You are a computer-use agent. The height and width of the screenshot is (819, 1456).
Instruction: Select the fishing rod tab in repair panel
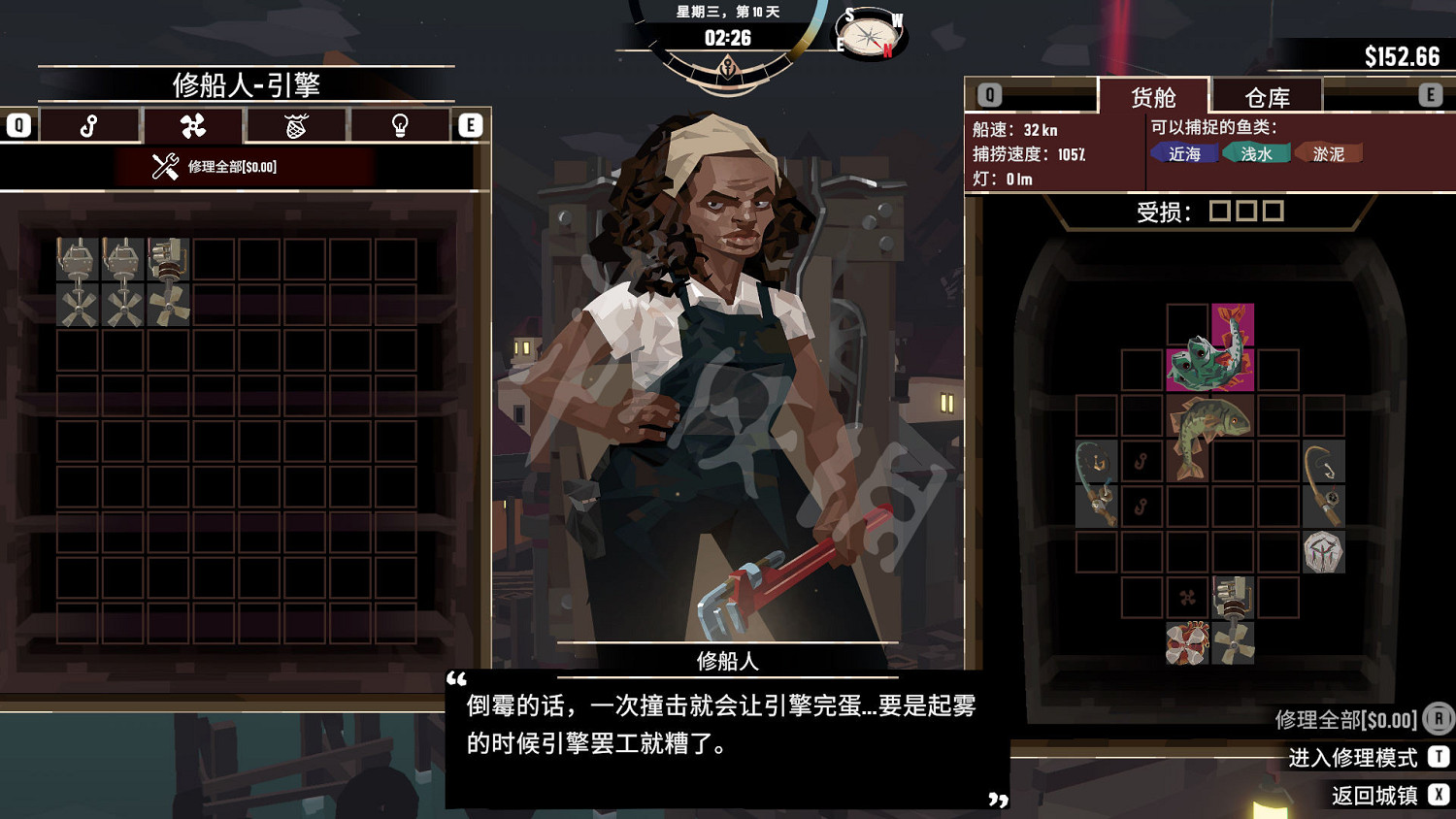[90, 125]
